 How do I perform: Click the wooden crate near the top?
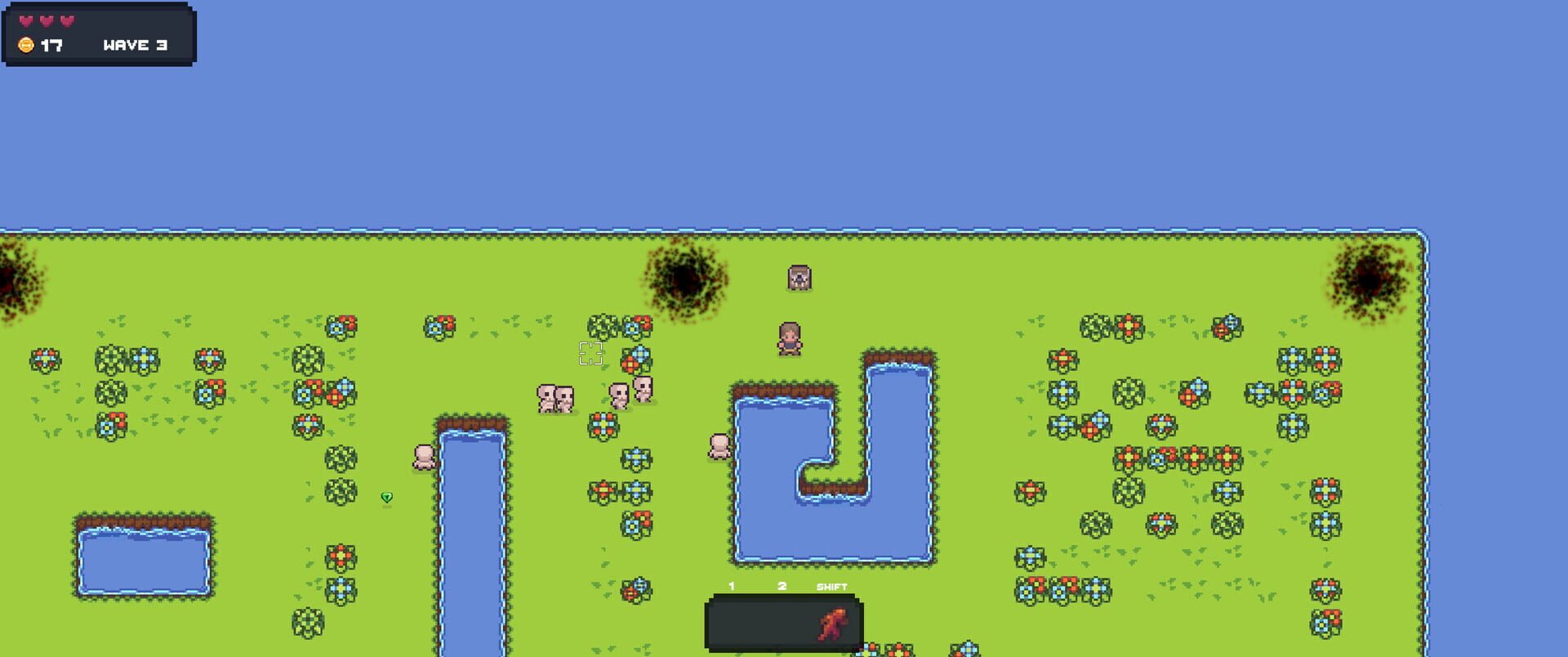[x=798, y=279]
